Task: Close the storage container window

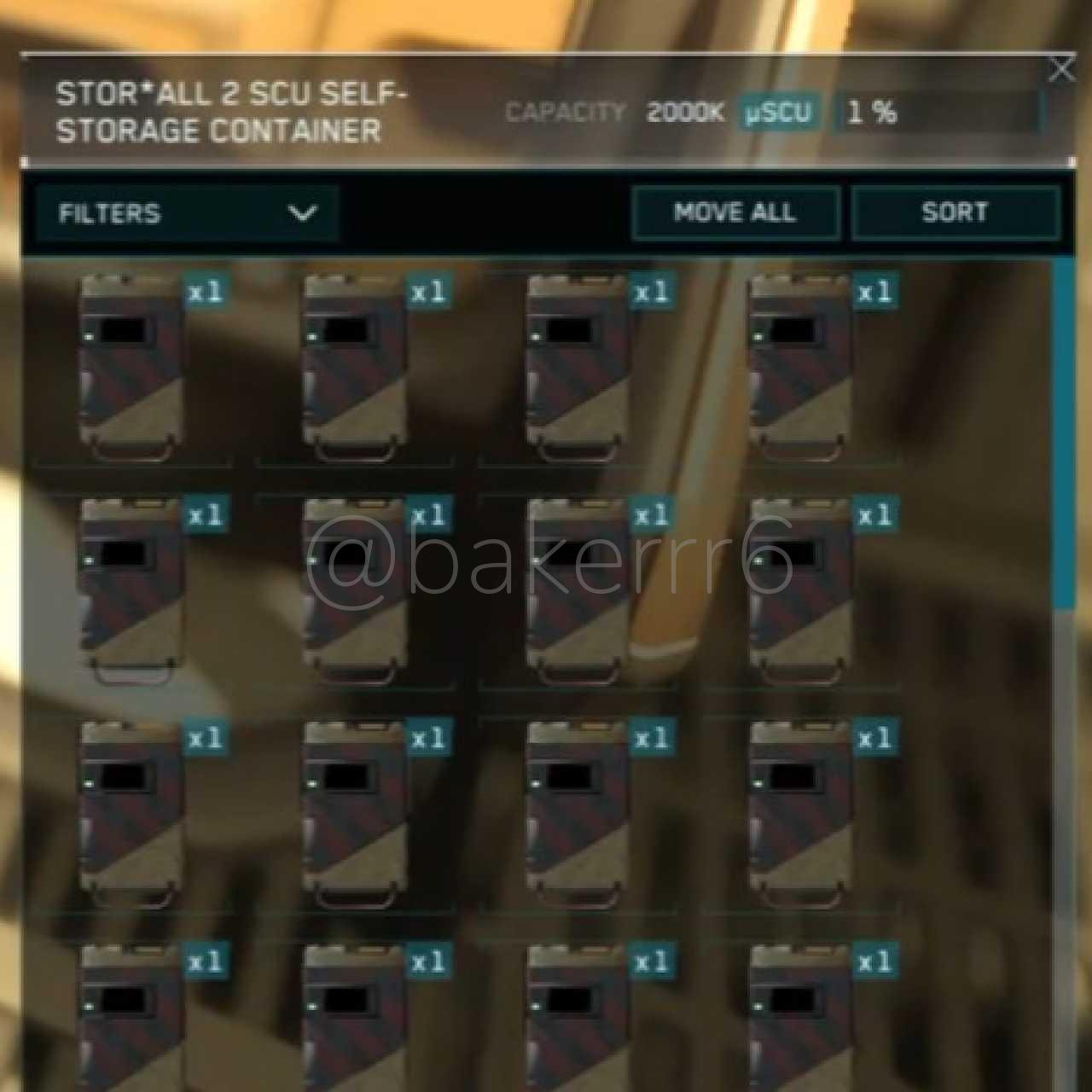Action: click(x=1061, y=70)
